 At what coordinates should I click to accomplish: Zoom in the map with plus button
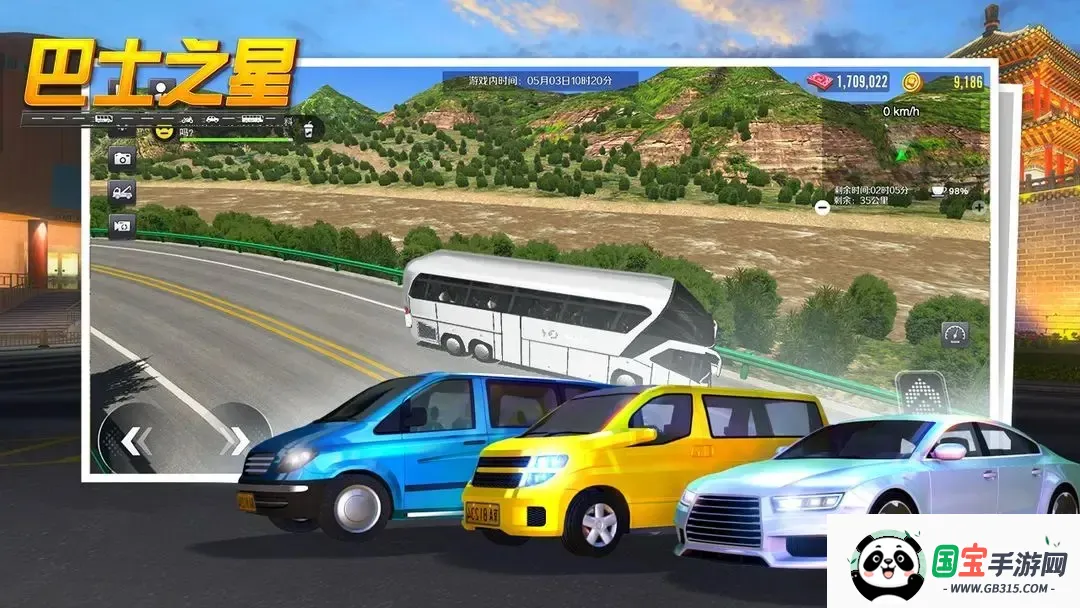(x=978, y=208)
